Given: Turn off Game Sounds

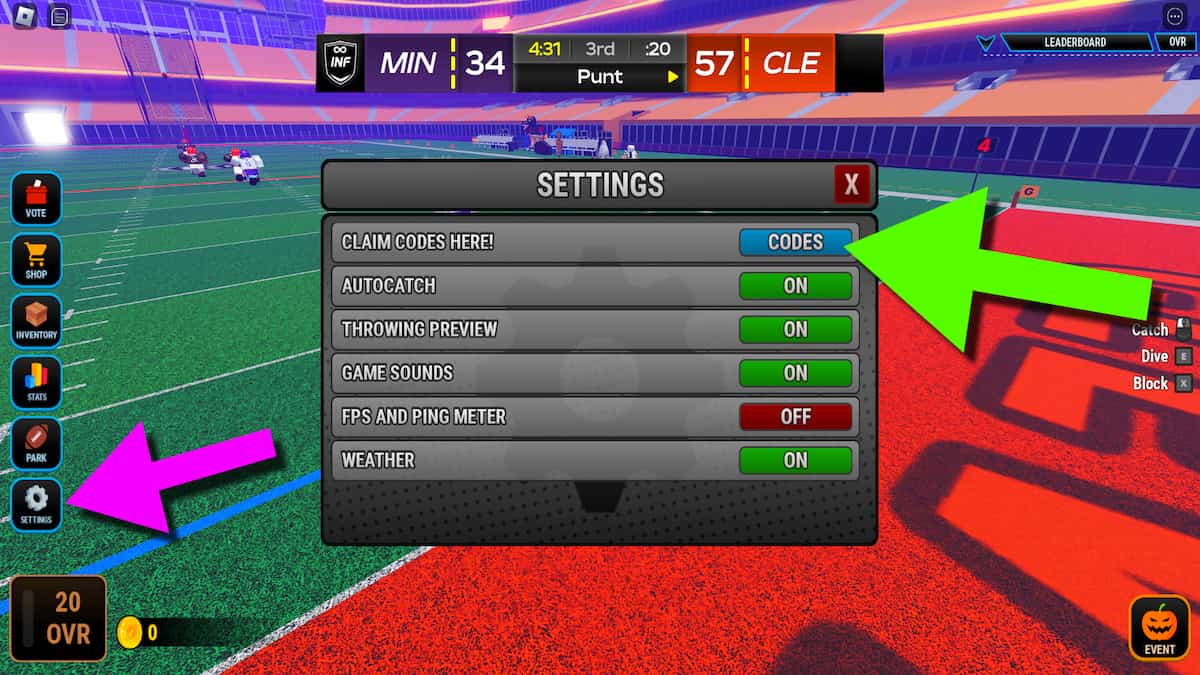Looking at the screenshot, I should point(795,373).
